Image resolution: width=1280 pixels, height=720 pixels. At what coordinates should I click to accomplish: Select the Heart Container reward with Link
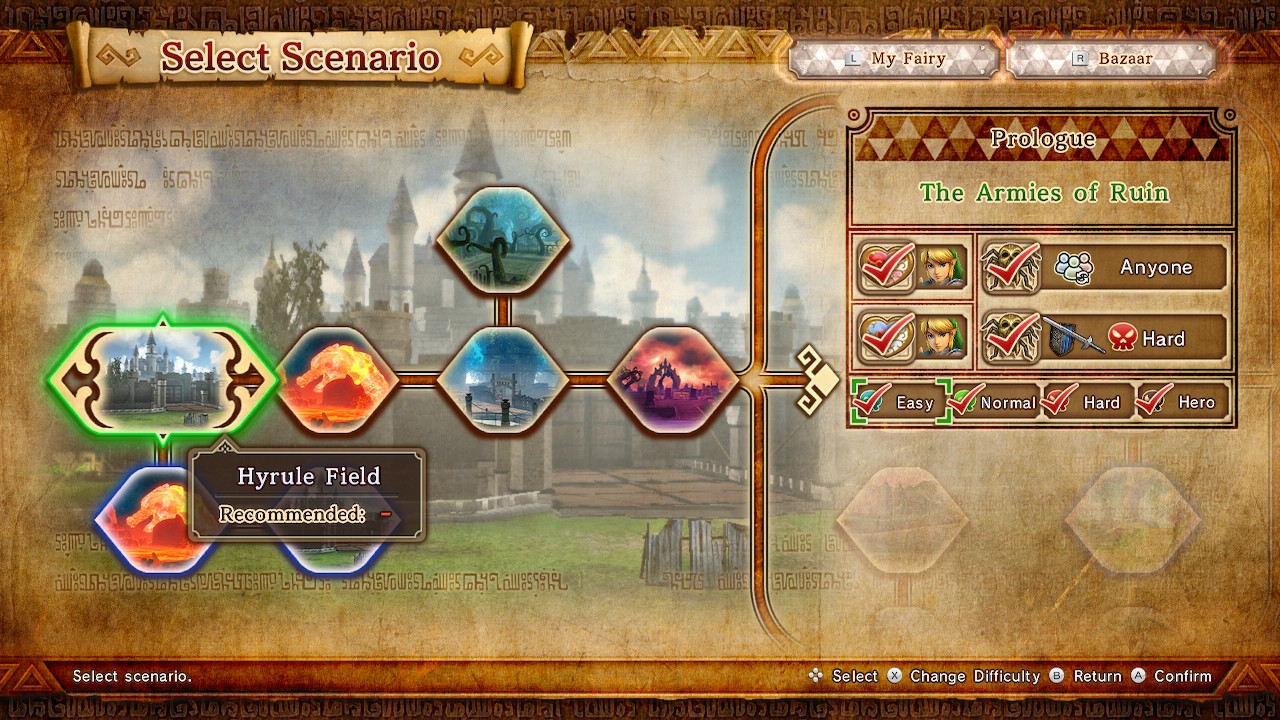coord(913,267)
